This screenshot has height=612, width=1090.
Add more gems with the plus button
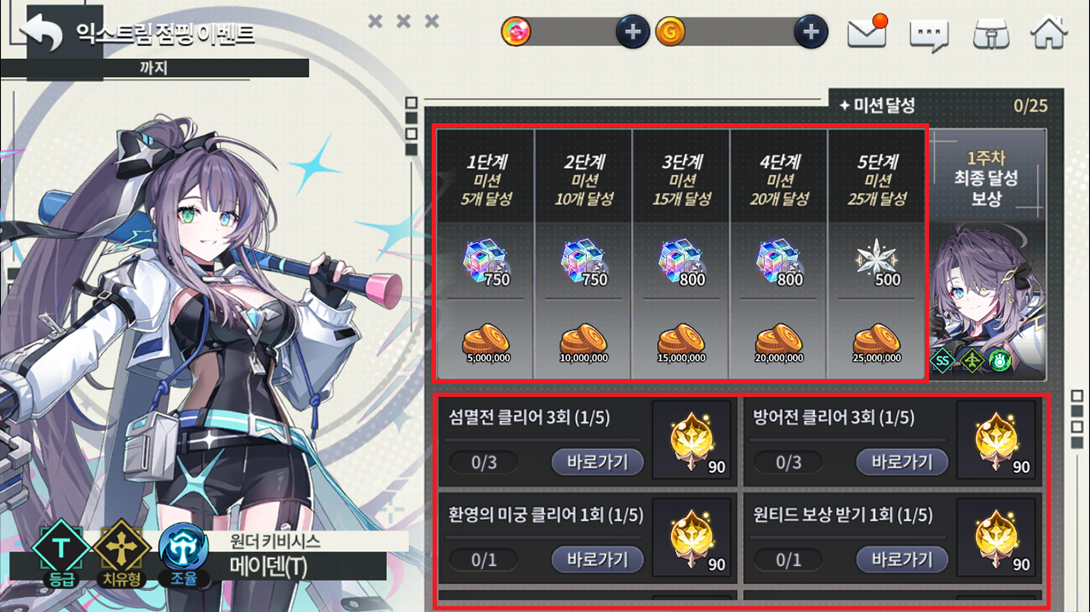[x=632, y=32]
